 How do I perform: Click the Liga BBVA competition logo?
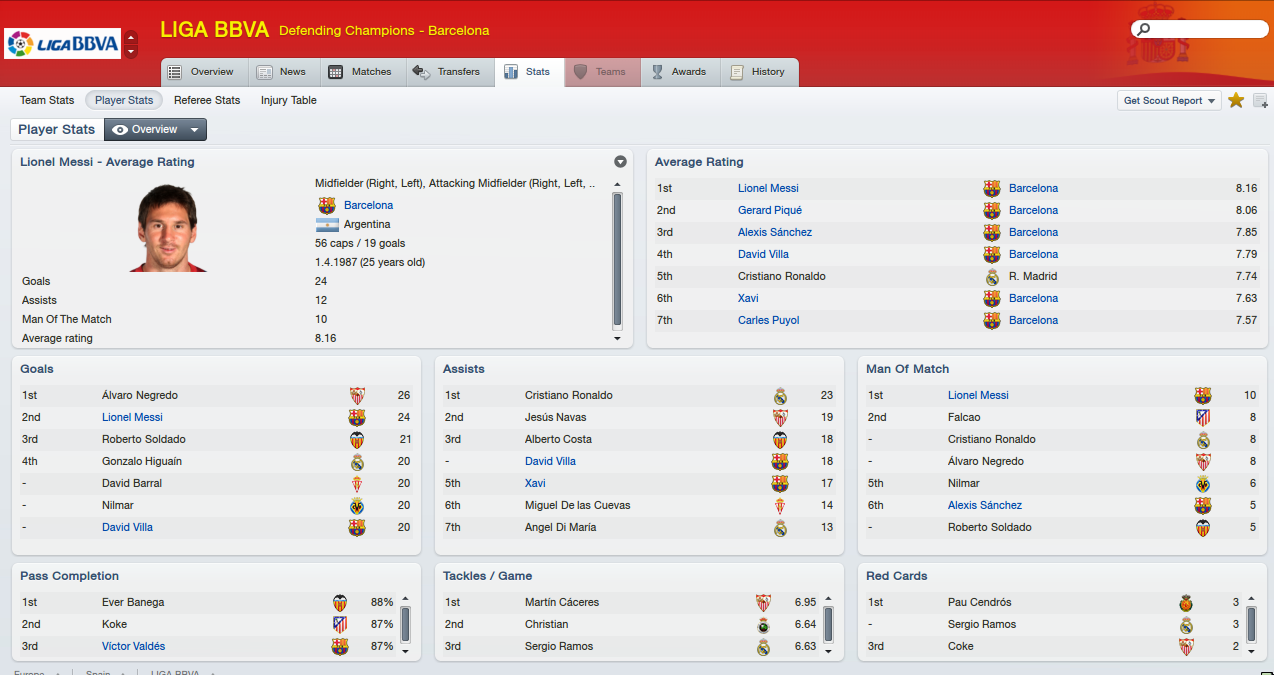pos(62,44)
